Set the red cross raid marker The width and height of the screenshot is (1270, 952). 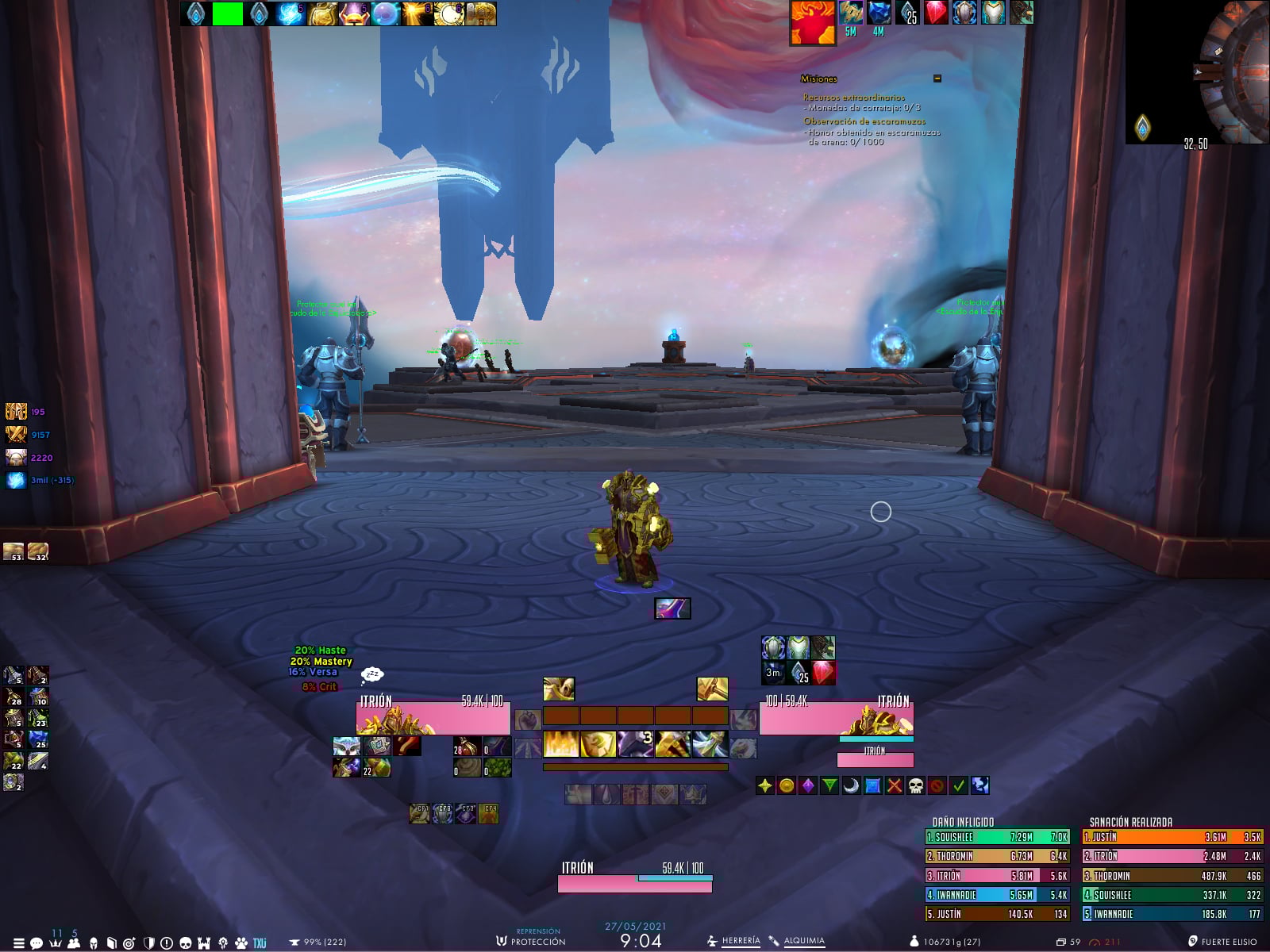point(895,785)
